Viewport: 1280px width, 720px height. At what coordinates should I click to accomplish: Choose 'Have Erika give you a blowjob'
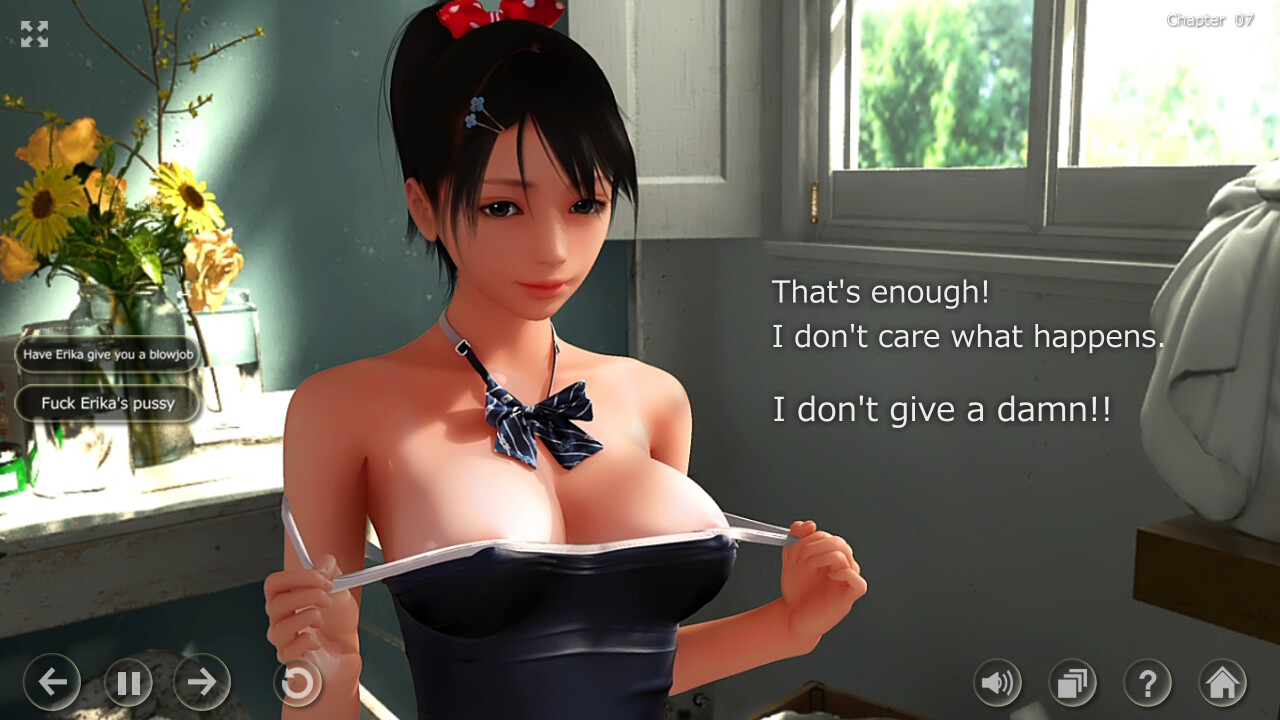pyautogui.click(x=107, y=354)
